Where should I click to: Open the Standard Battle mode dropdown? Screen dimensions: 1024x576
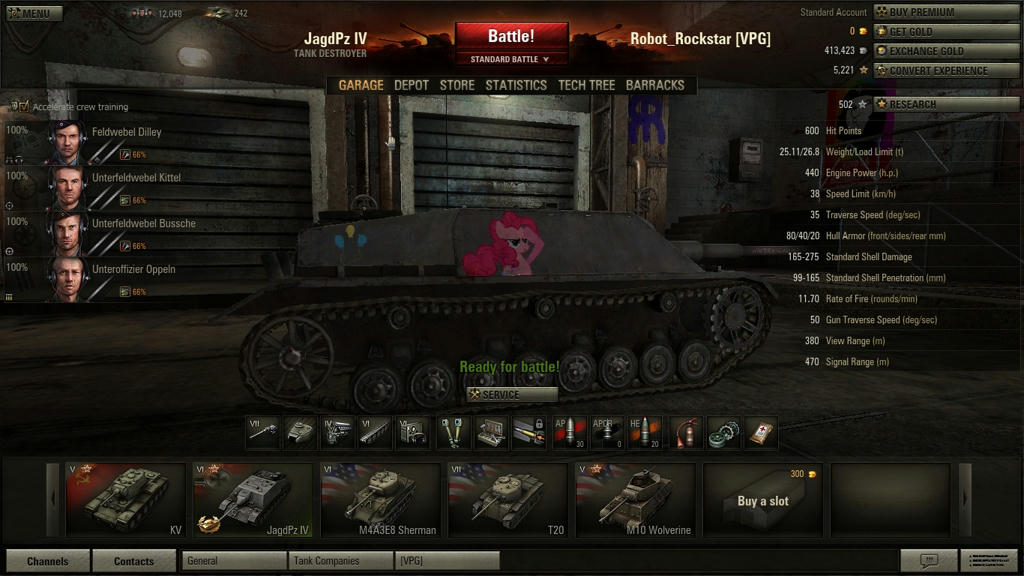click(511, 60)
